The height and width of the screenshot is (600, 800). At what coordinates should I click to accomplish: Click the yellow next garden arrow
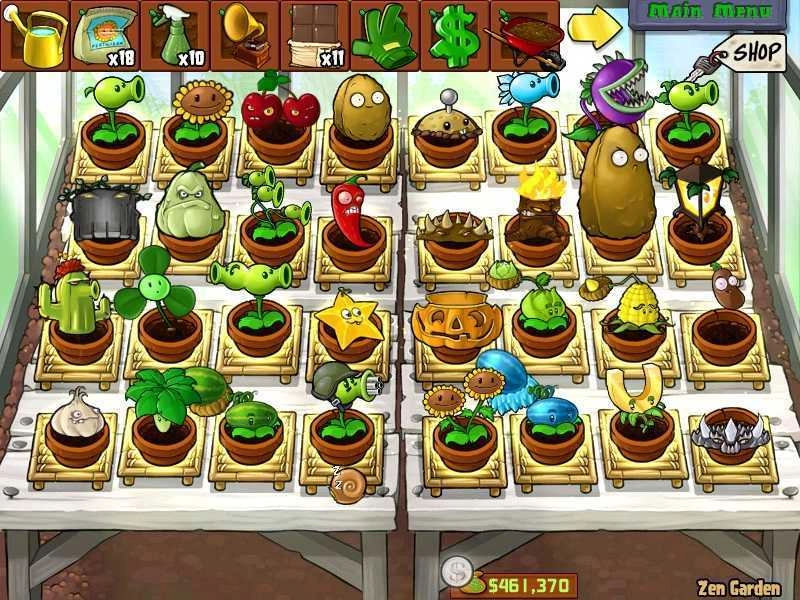click(x=594, y=29)
